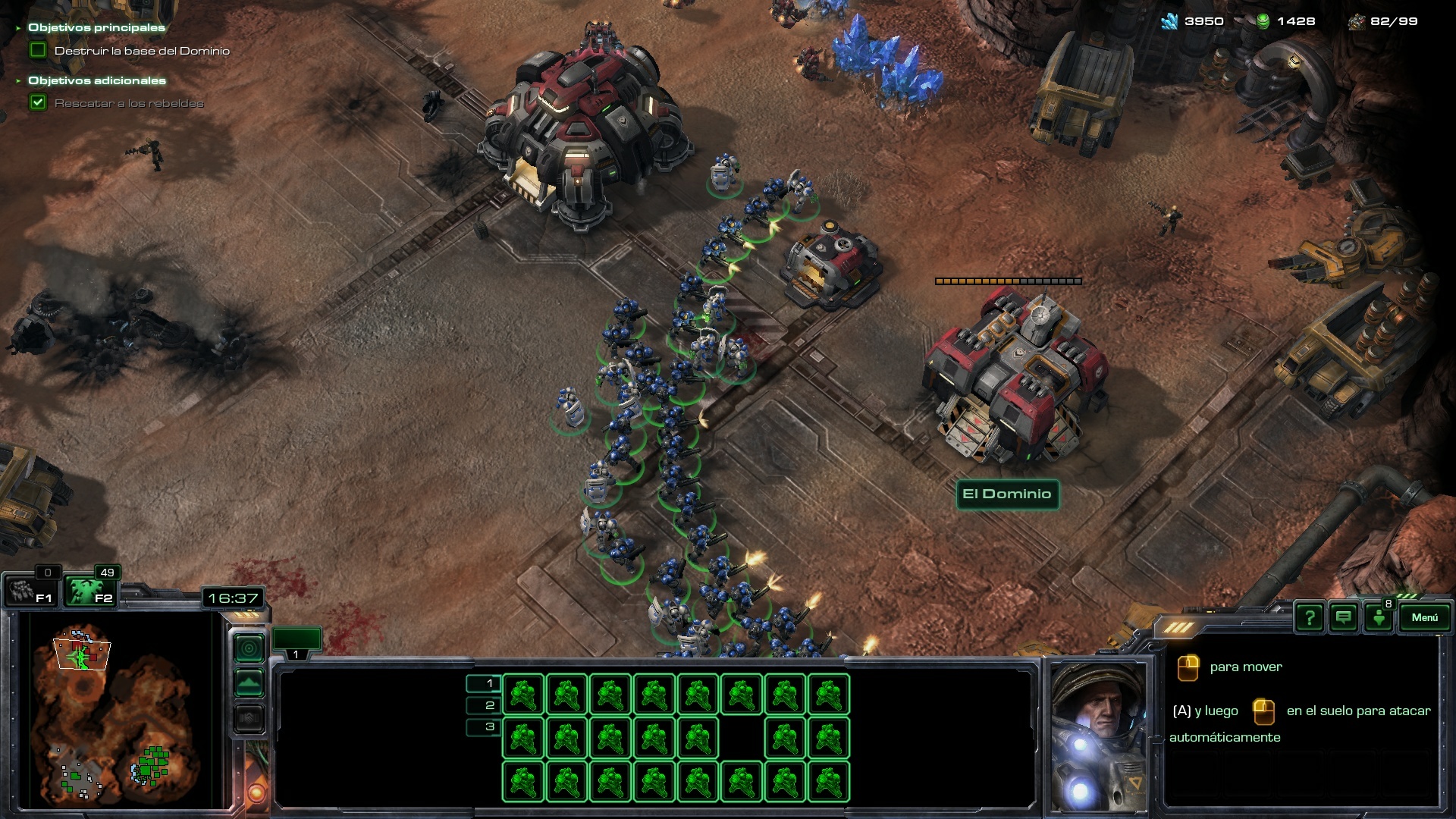The height and width of the screenshot is (819, 1456).
Task: Toggle the Objetivos principales section
Action: (96, 28)
